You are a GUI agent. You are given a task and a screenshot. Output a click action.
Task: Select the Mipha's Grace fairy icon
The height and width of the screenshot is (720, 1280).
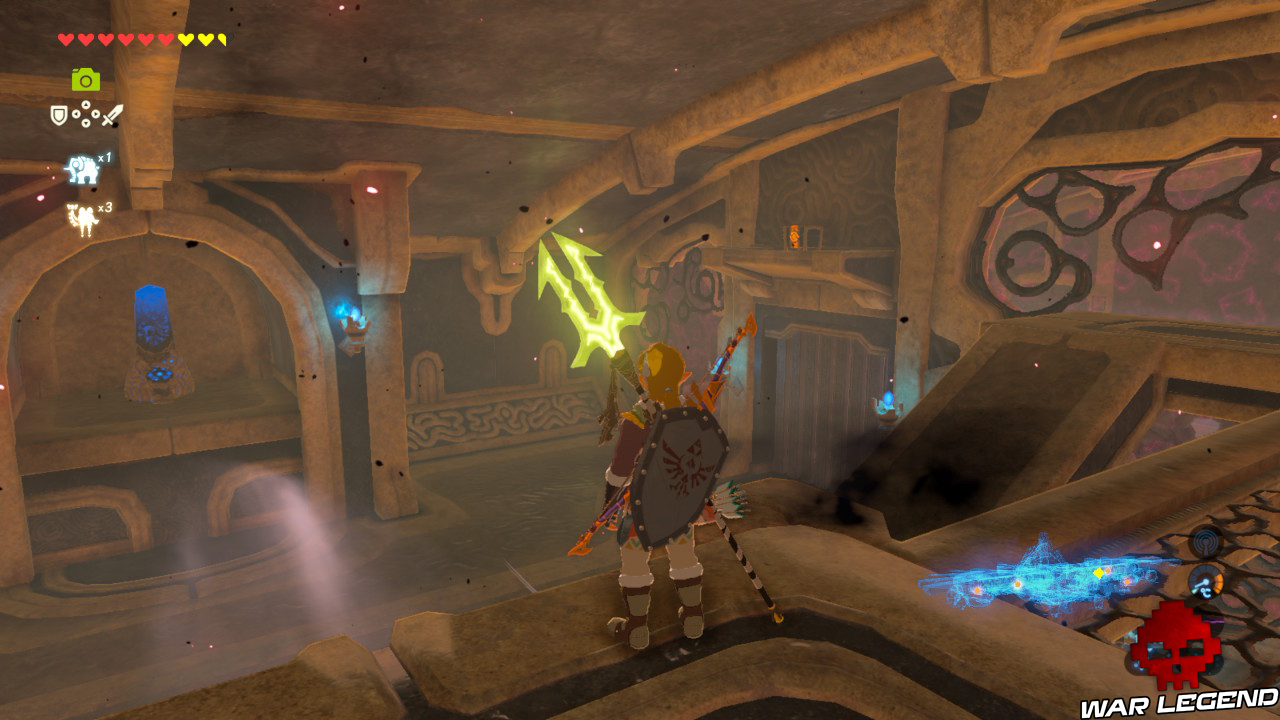pyautogui.click(x=83, y=218)
